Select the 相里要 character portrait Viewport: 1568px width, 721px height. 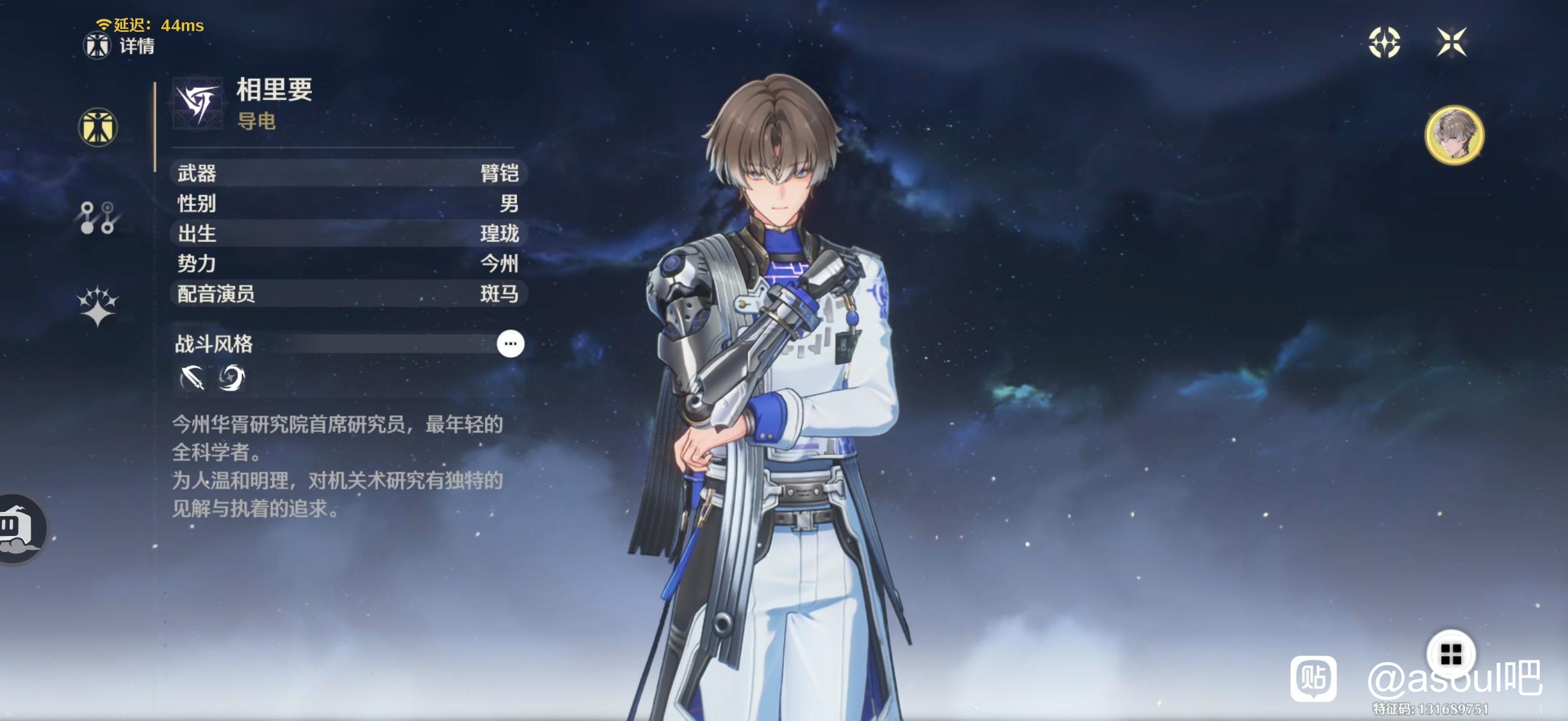(1454, 135)
